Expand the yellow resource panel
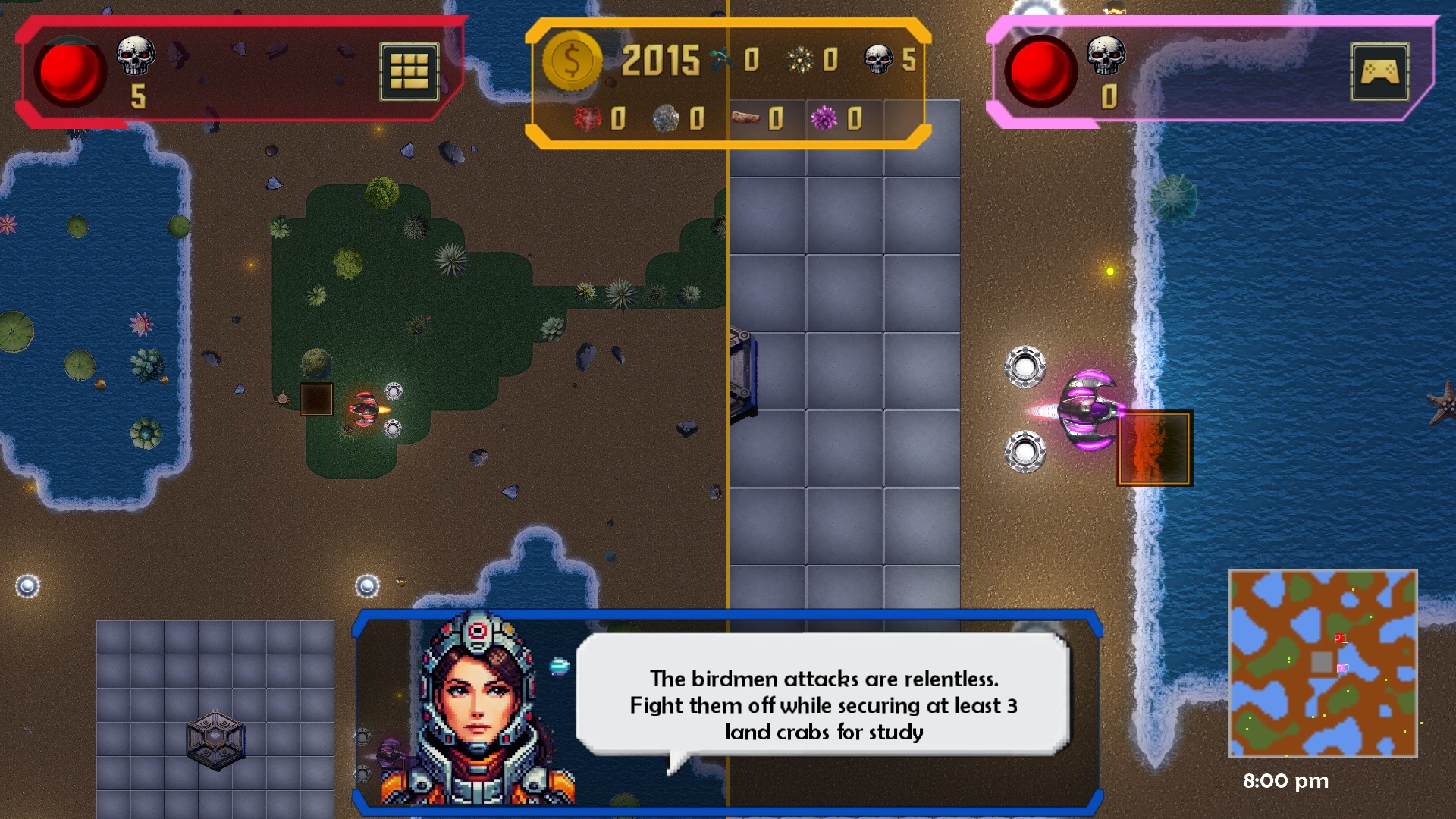Image resolution: width=1456 pixels, height=819 pixels. (x=726, y=83)
